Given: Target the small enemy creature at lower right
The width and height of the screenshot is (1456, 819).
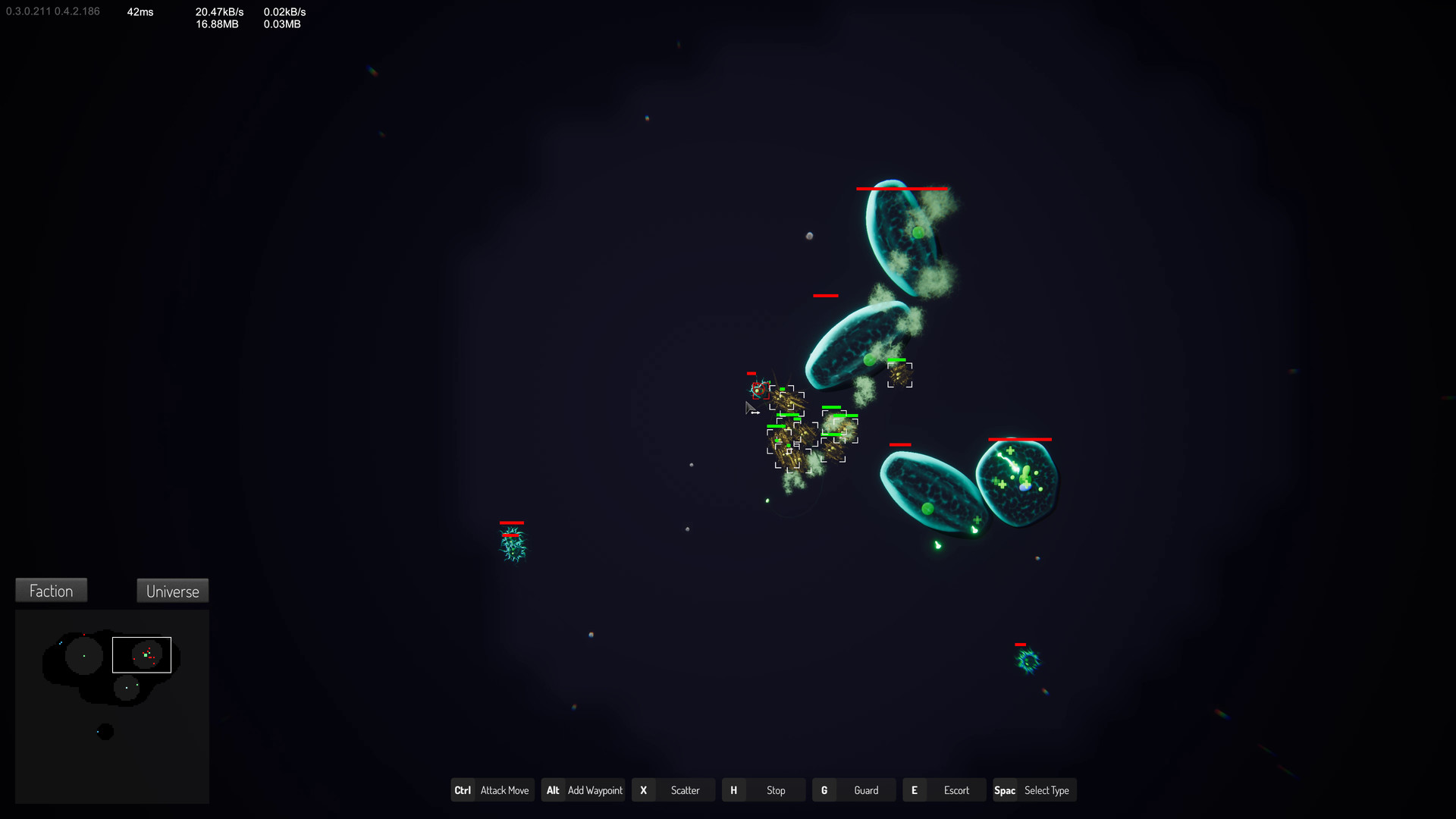Looking at the screenshot, I should click(x=1028, y=661).
